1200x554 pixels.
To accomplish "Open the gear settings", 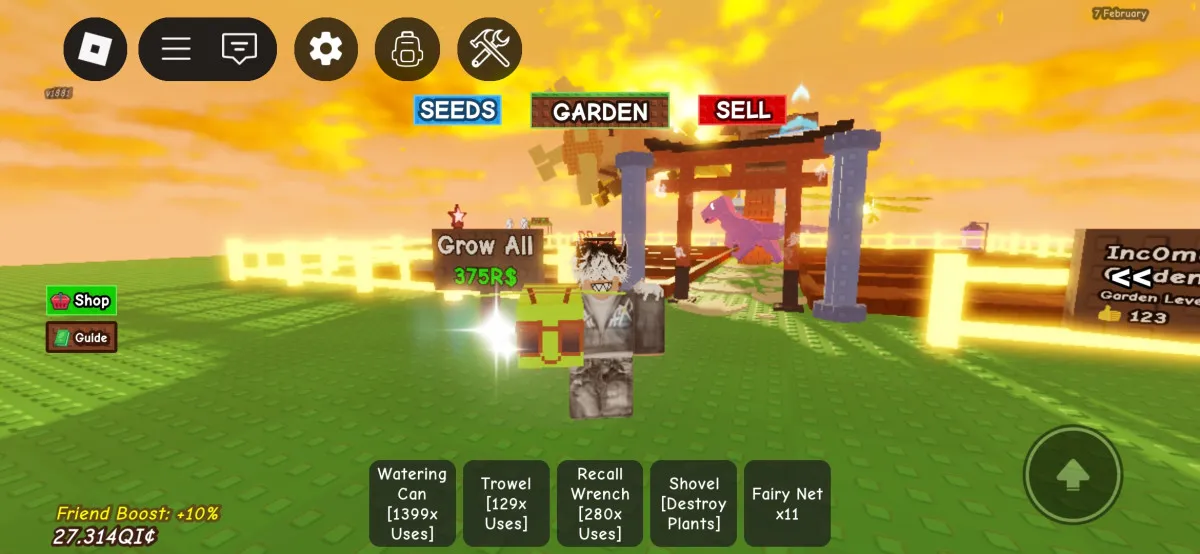I will pos(325,49).
